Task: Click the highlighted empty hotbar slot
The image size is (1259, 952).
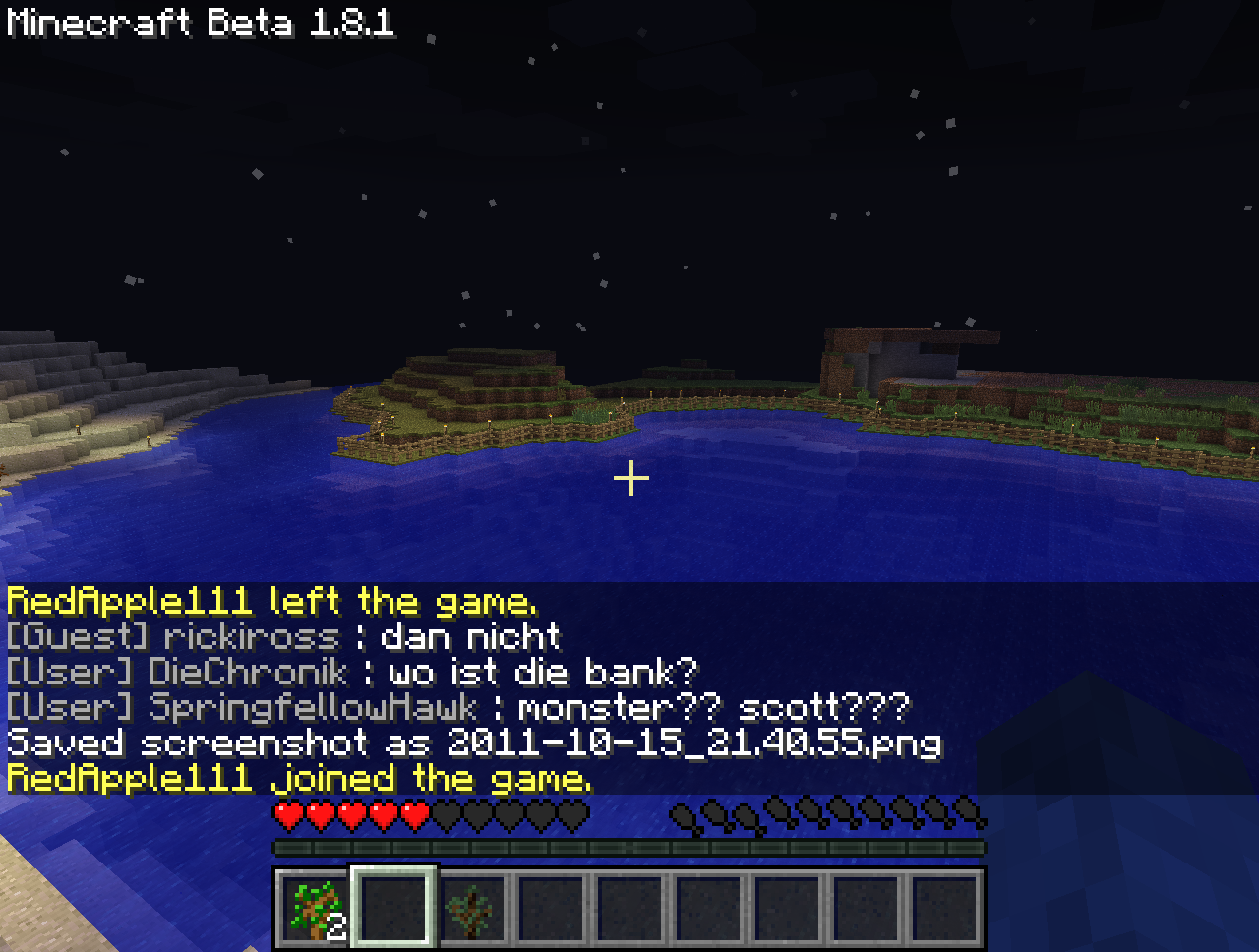Action: click(393, 907)
